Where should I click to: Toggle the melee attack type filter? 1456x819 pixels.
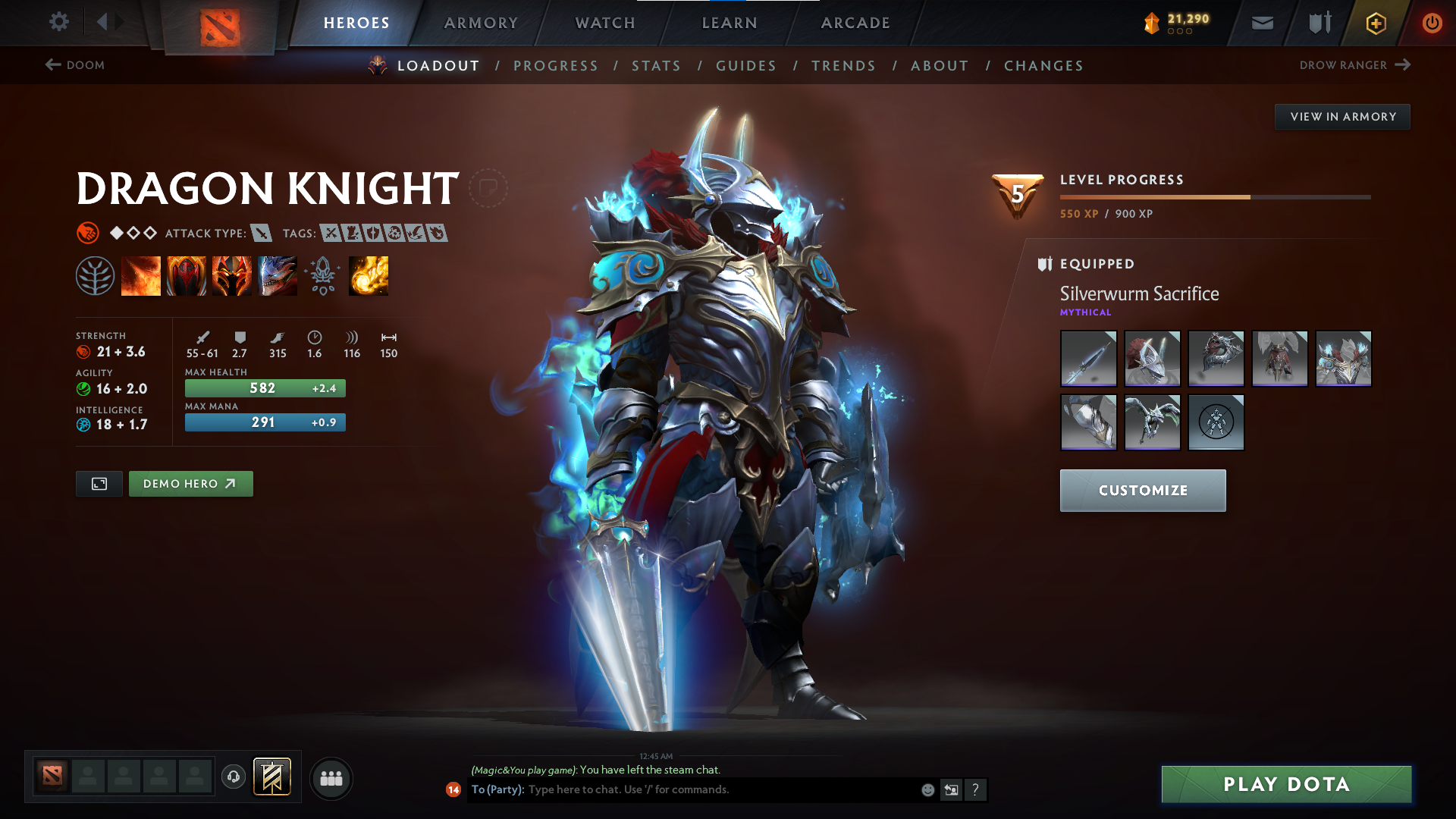[x=262, y=233]
